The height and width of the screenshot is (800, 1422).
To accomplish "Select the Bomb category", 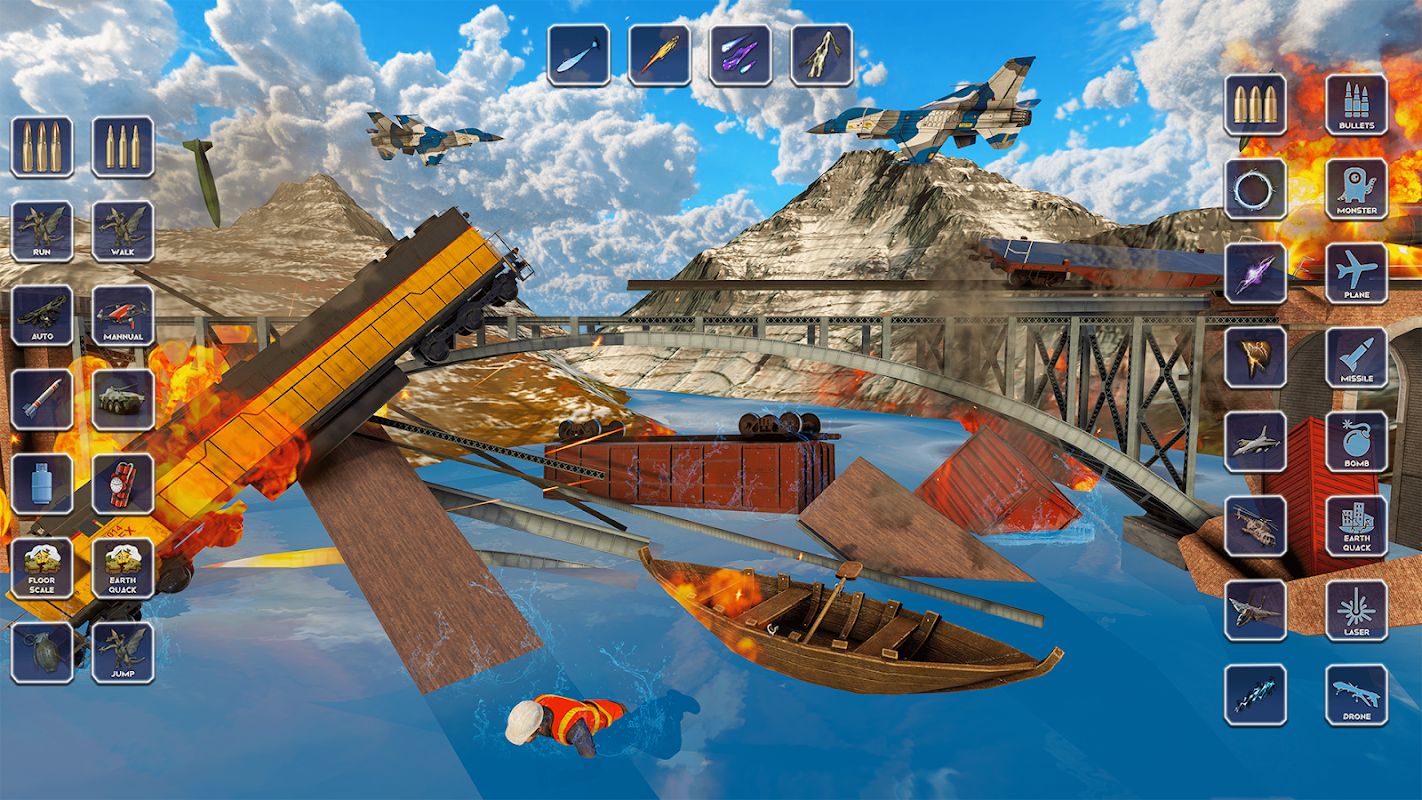I will click(x=1357, y=441).
